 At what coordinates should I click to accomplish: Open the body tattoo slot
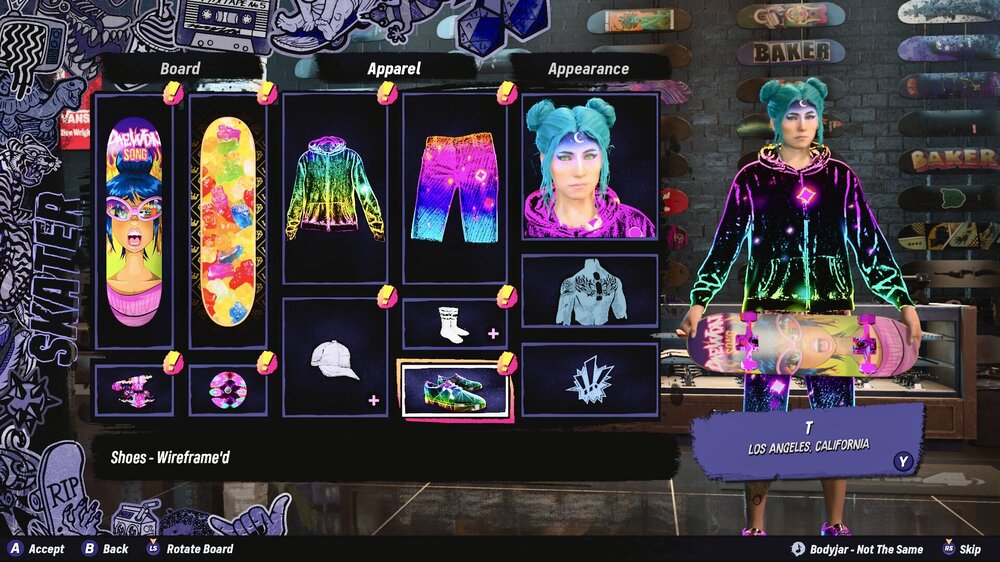pos(589,291)
